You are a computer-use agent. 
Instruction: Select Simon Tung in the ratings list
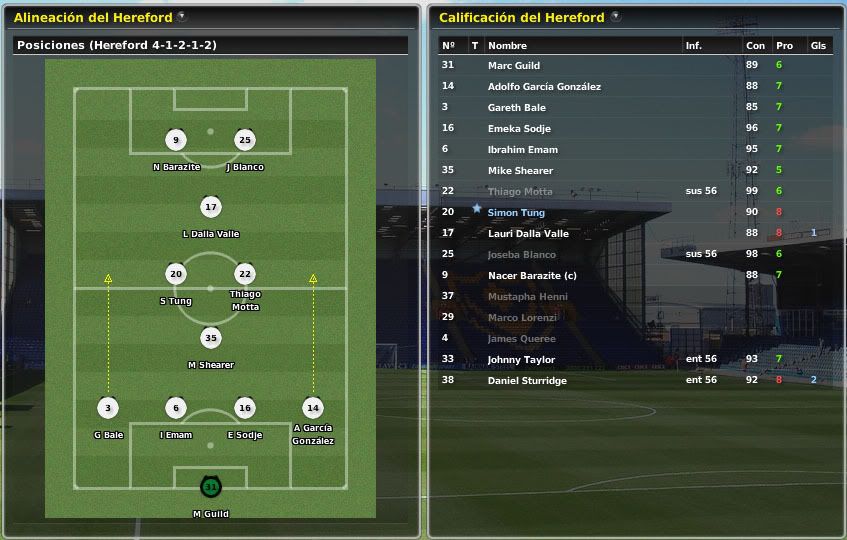pyautogui.click(x=514, y=213)
